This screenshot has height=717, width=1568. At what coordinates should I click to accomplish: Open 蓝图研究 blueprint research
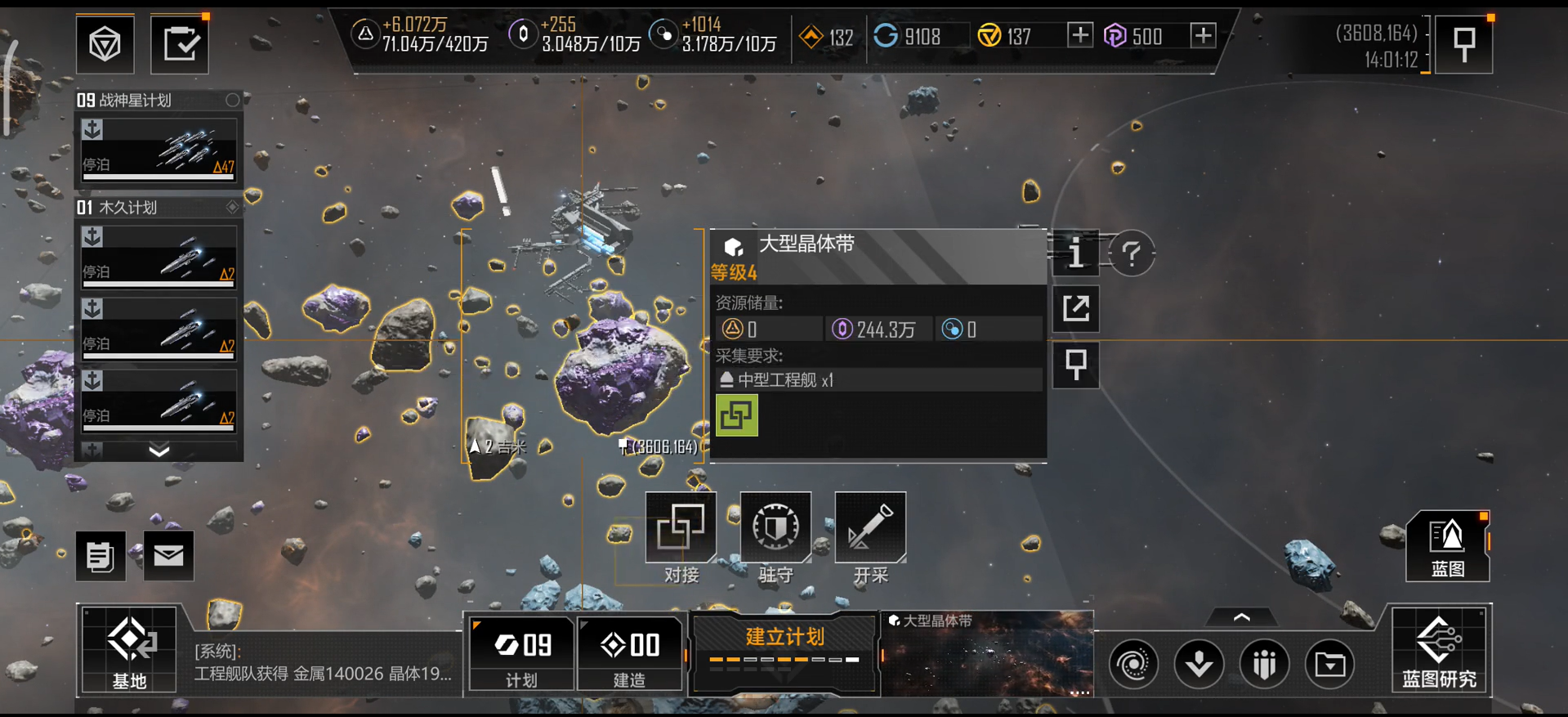coord(1440,650)
